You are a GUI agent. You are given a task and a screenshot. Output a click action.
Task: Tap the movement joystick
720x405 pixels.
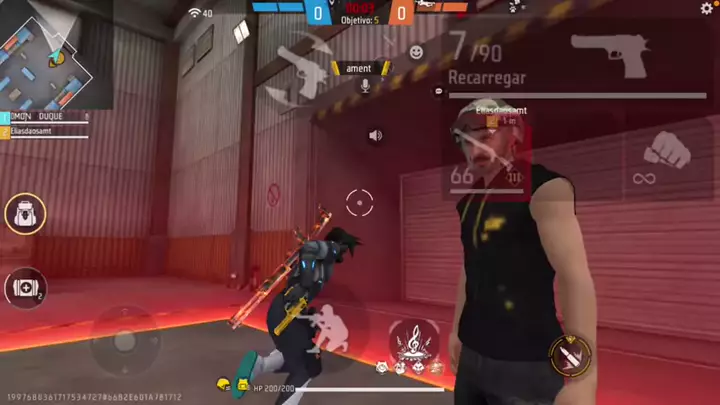[x=124, y=340]
